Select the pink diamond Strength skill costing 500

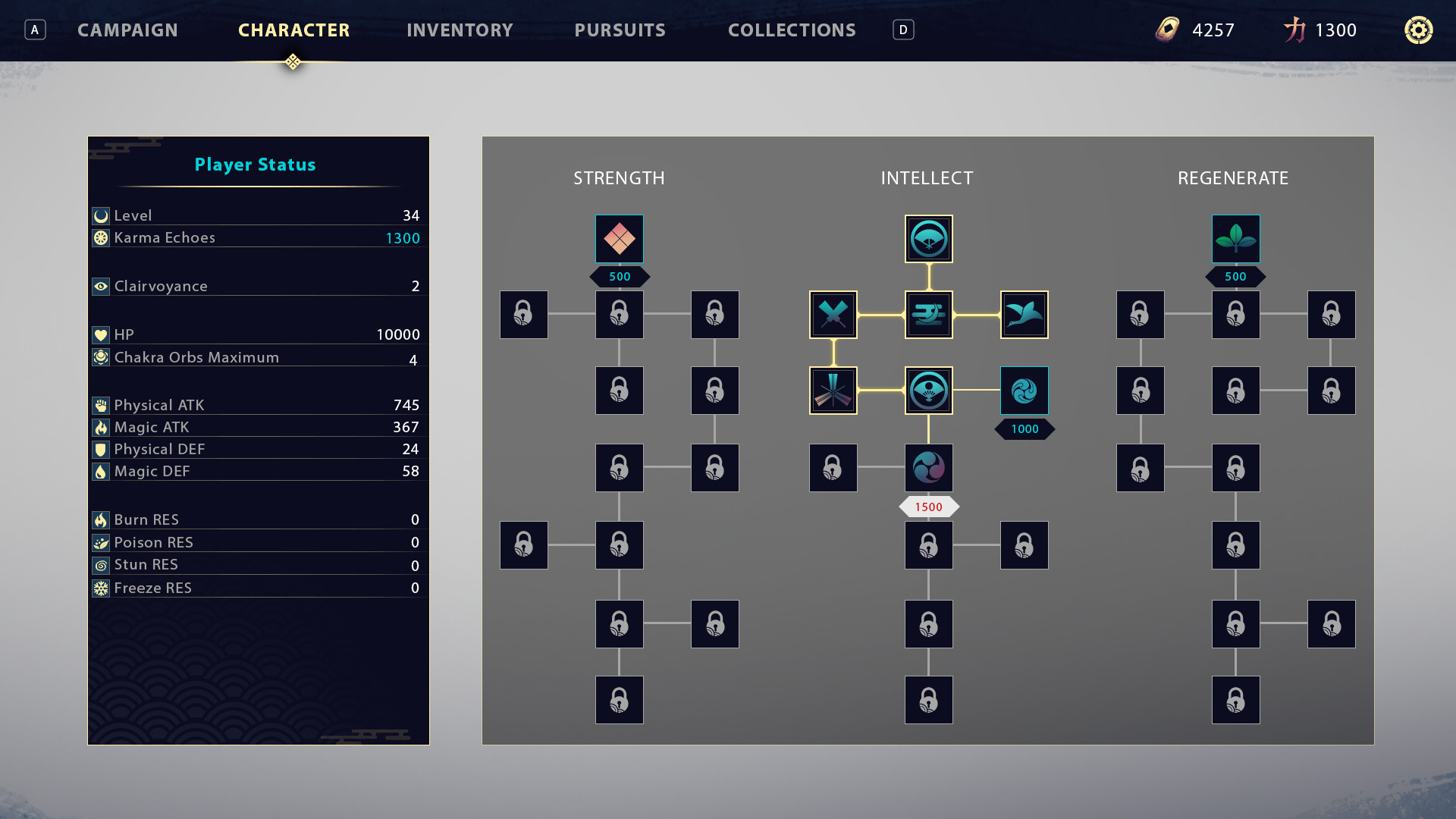point(620,238)
